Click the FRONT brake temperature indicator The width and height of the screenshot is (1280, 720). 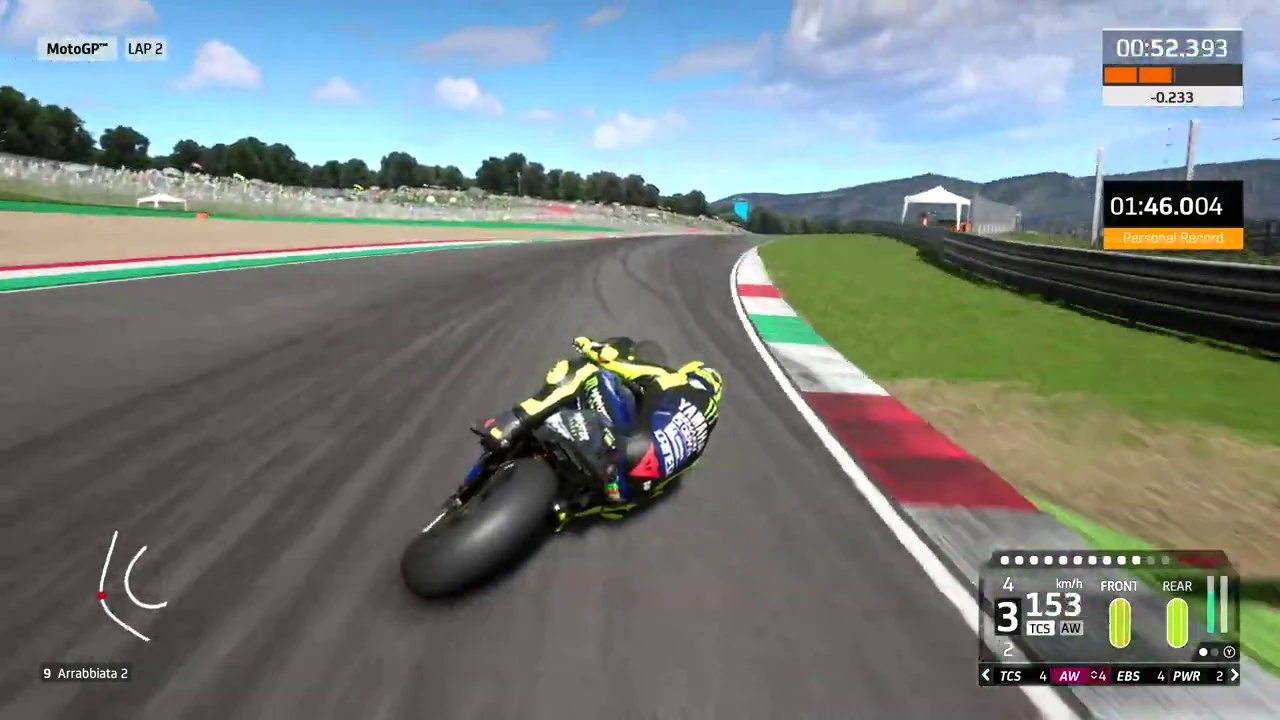click(x=1119, y=620)
